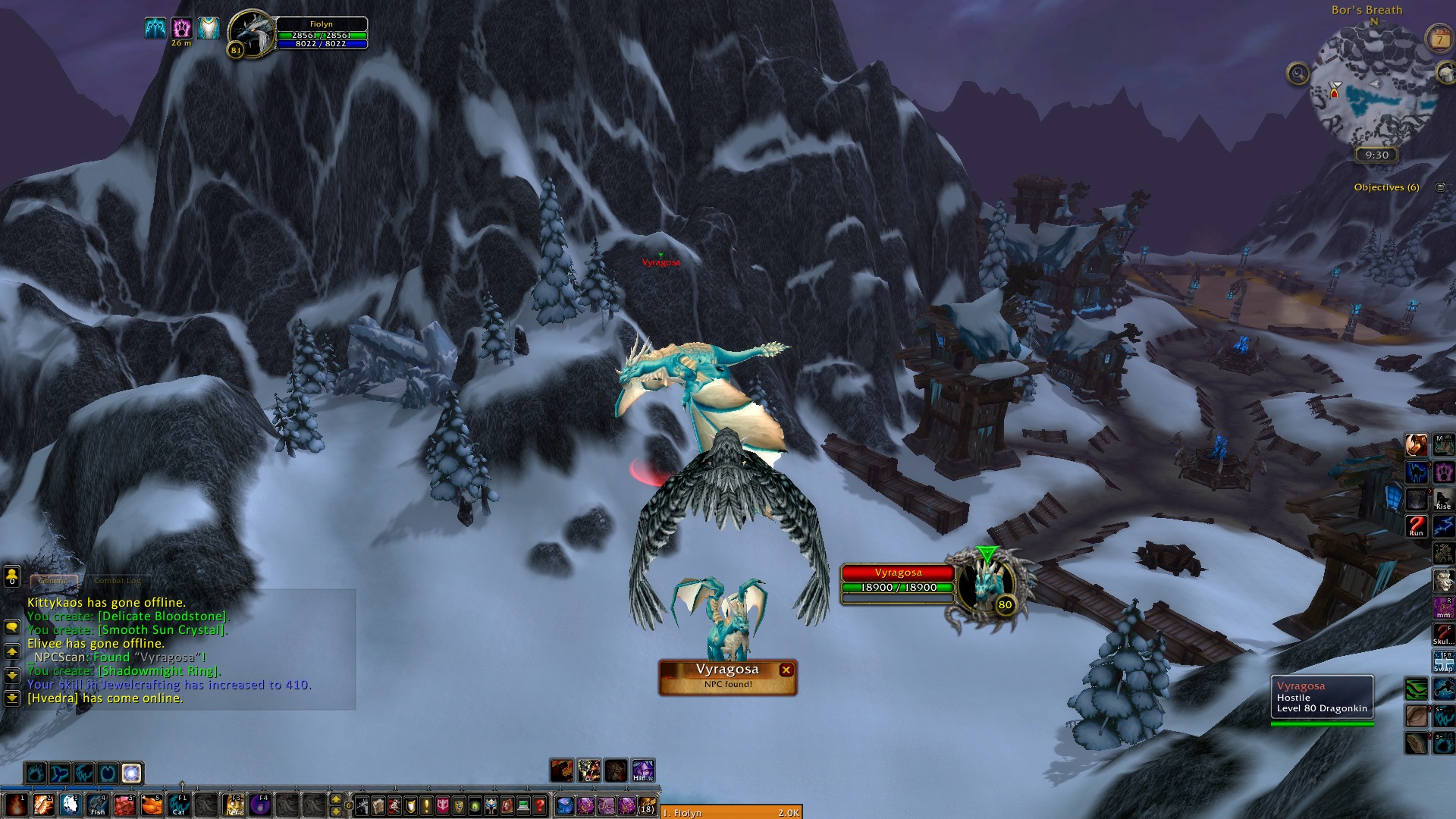The image size is (1456, 819).
Task: Activate the Cat form action slot
Action: [x=179, y=804]
